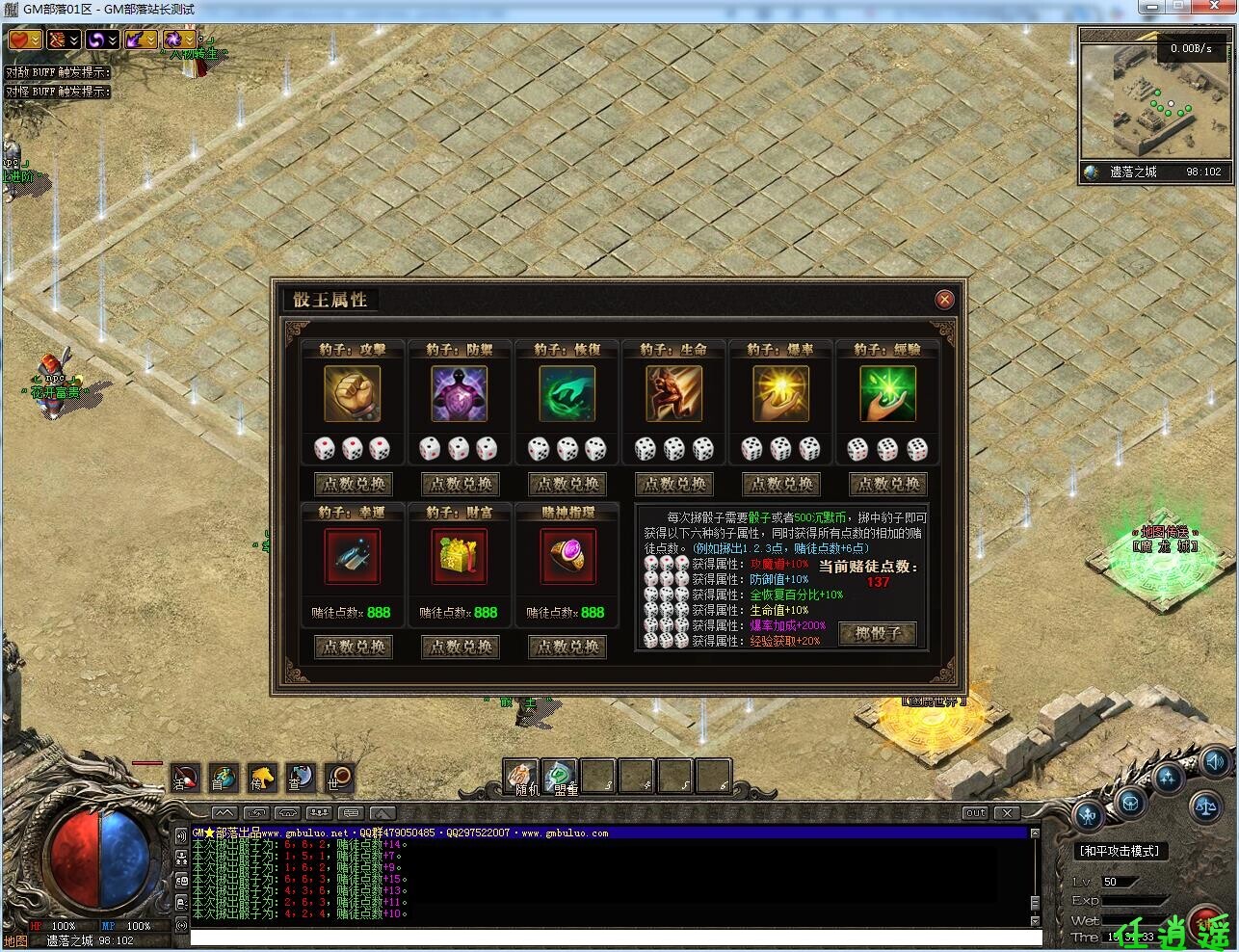Roll the dice with 掷骰子 button
Viewport: 1239px width, 952px height.
(x=877, y=633)
